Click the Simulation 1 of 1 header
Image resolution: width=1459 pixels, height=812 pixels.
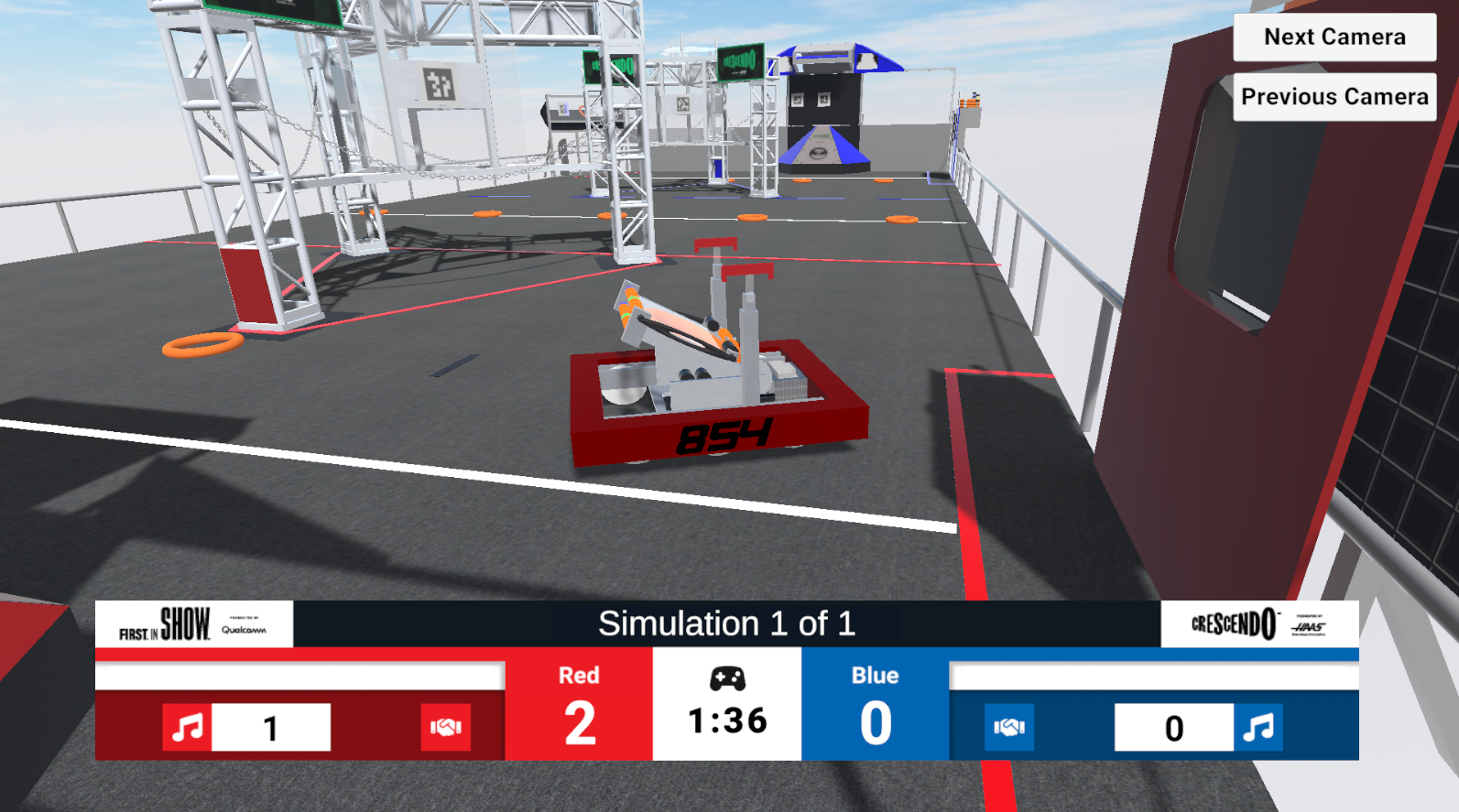point(726,623)
